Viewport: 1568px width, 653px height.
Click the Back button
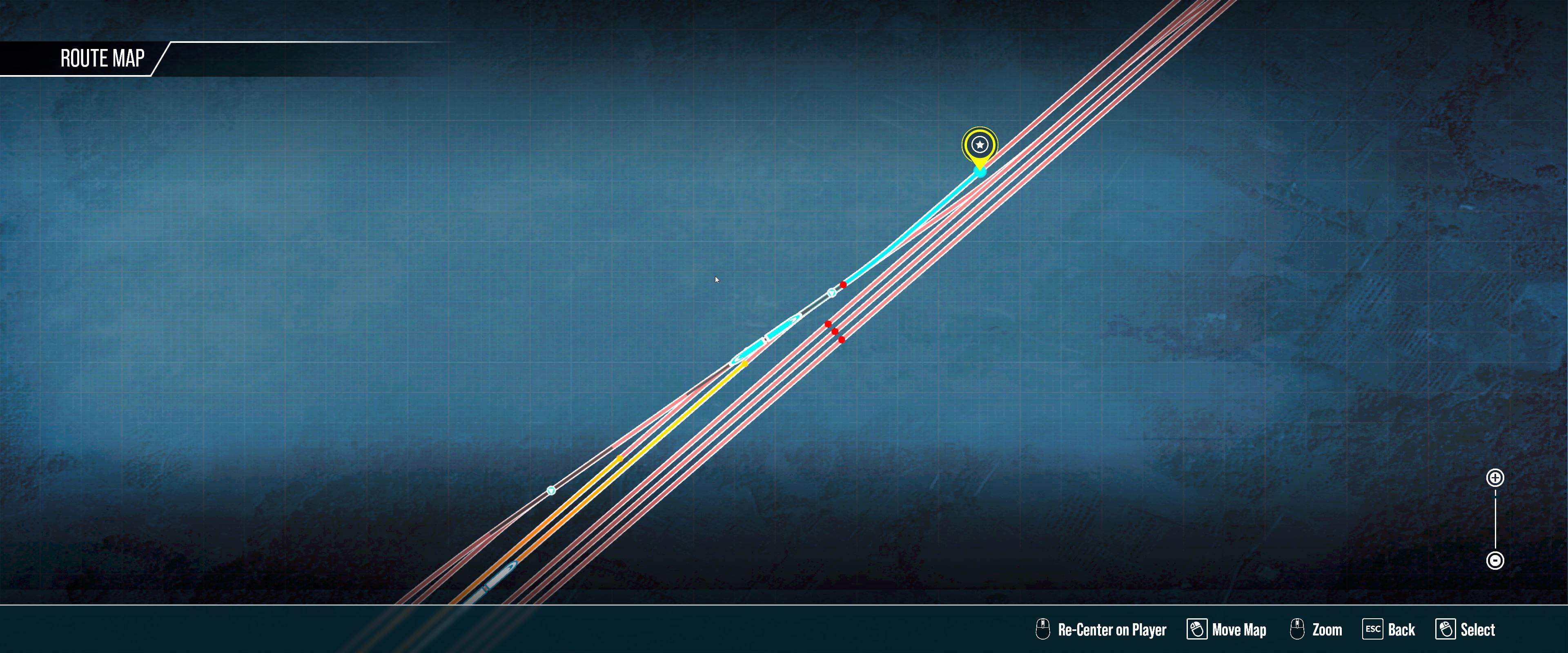(1389, 629)
